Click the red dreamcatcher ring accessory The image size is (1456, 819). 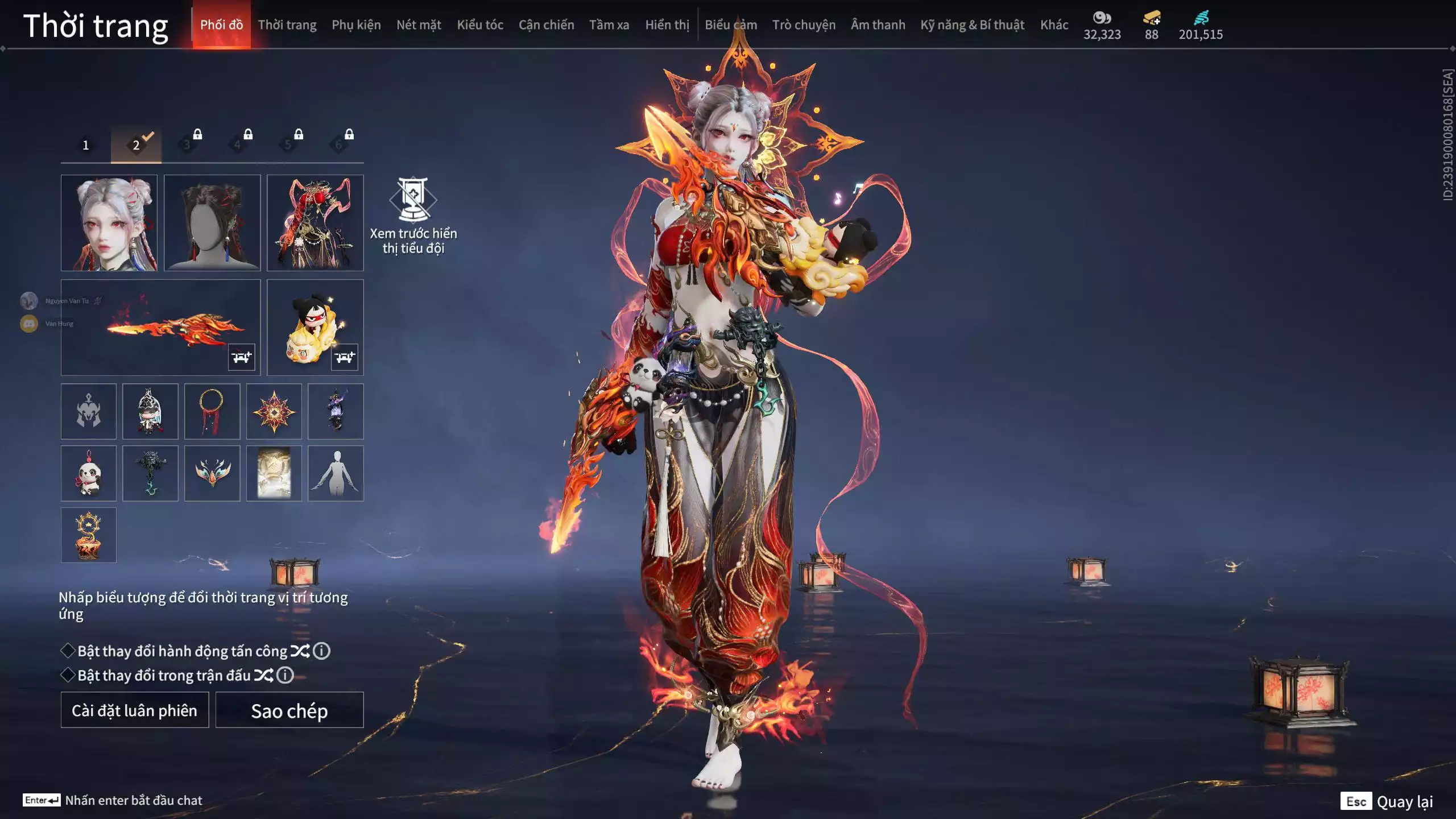click(x=213, y=411)
